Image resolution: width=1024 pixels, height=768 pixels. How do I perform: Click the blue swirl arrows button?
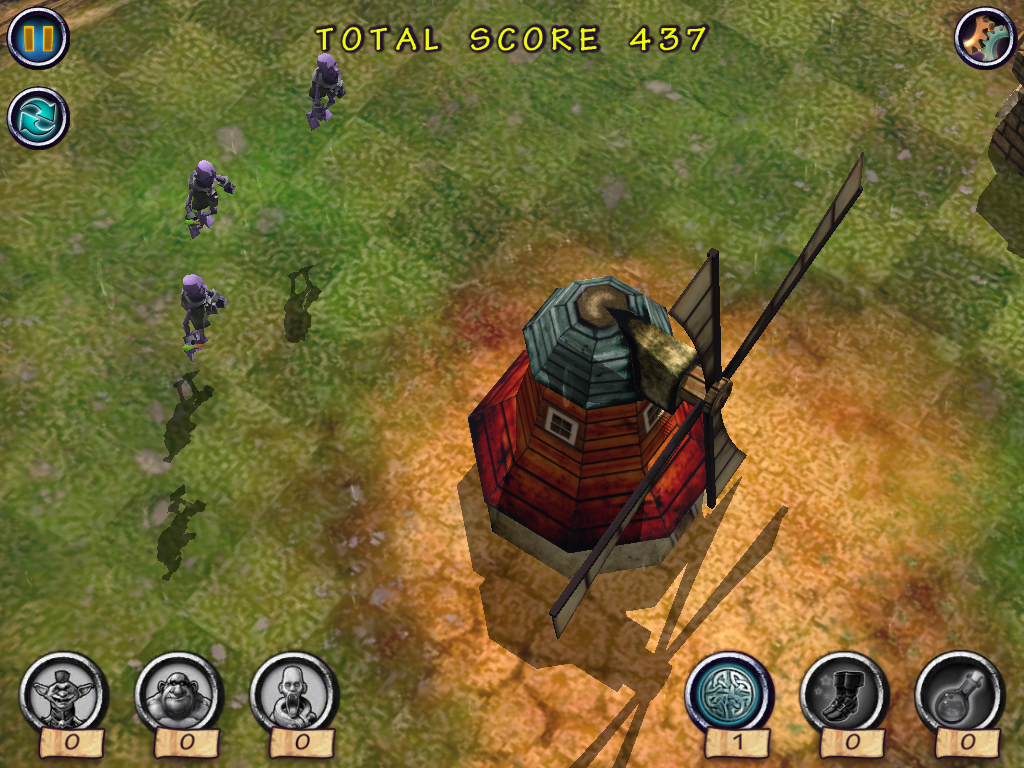click(38, 117)
